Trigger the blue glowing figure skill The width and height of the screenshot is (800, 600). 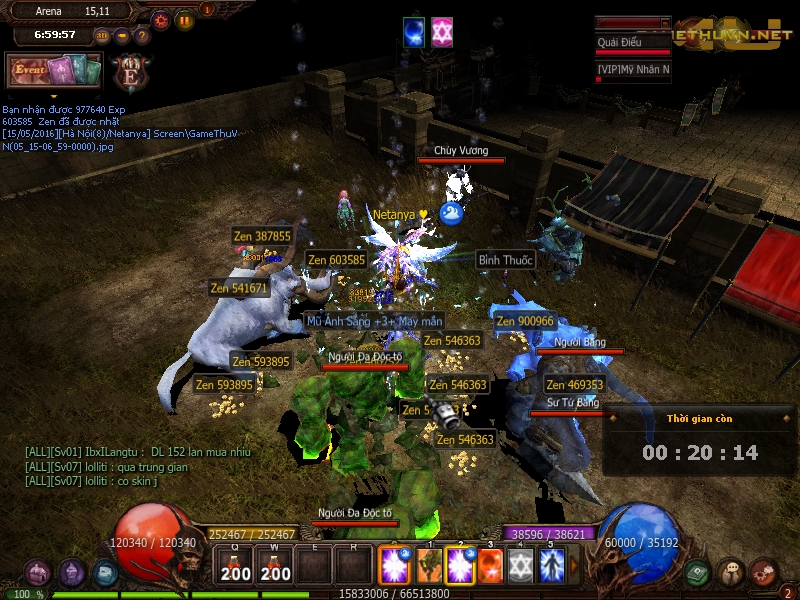550,565
